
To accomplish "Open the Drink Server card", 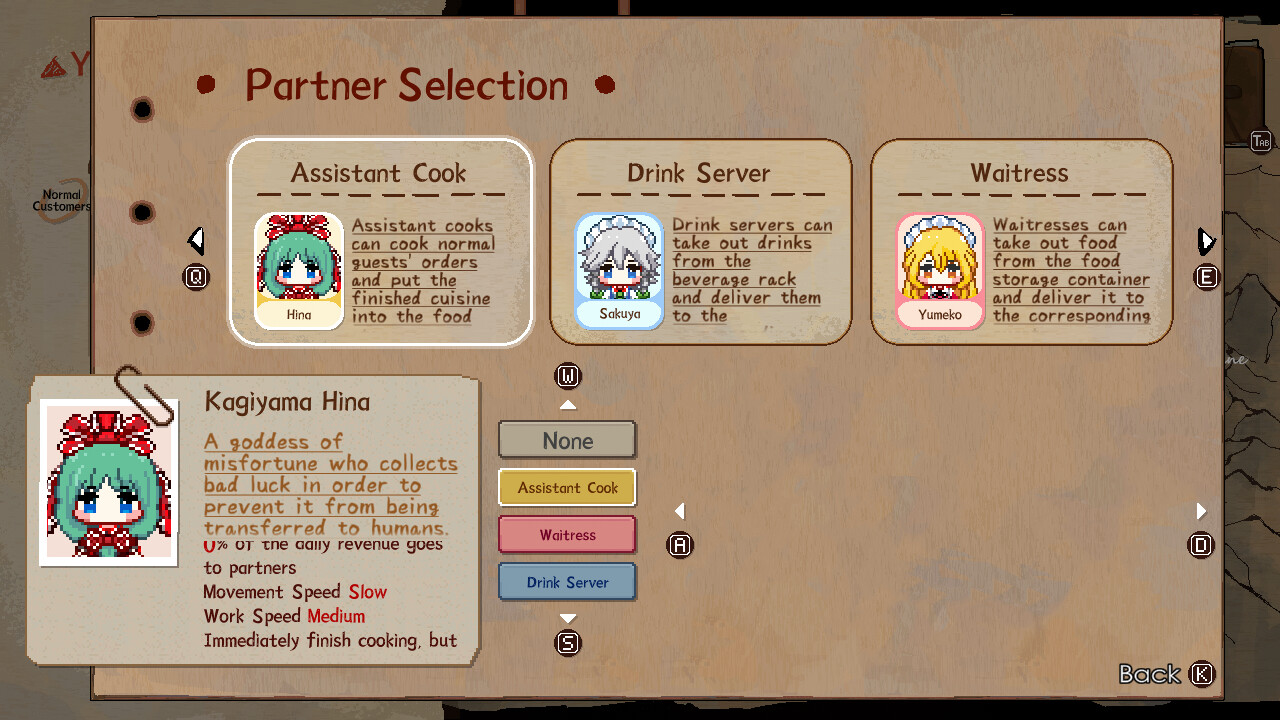I will click(x=700, y=240).
